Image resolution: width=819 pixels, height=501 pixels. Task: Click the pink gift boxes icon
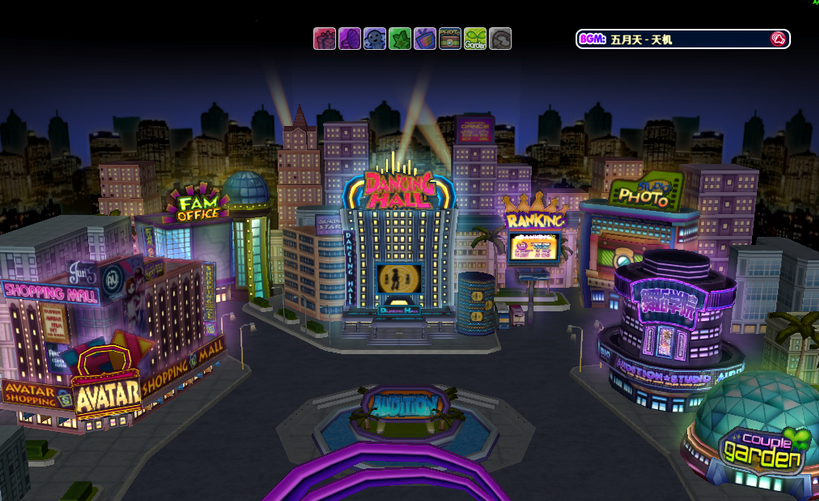click(324, 39)
